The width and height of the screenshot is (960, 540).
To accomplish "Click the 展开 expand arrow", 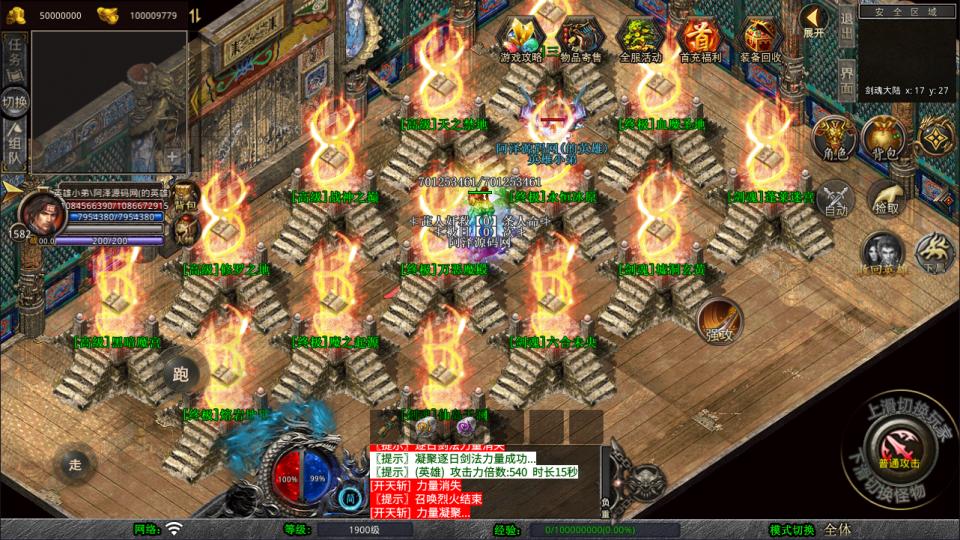I will tap(814, 20).
